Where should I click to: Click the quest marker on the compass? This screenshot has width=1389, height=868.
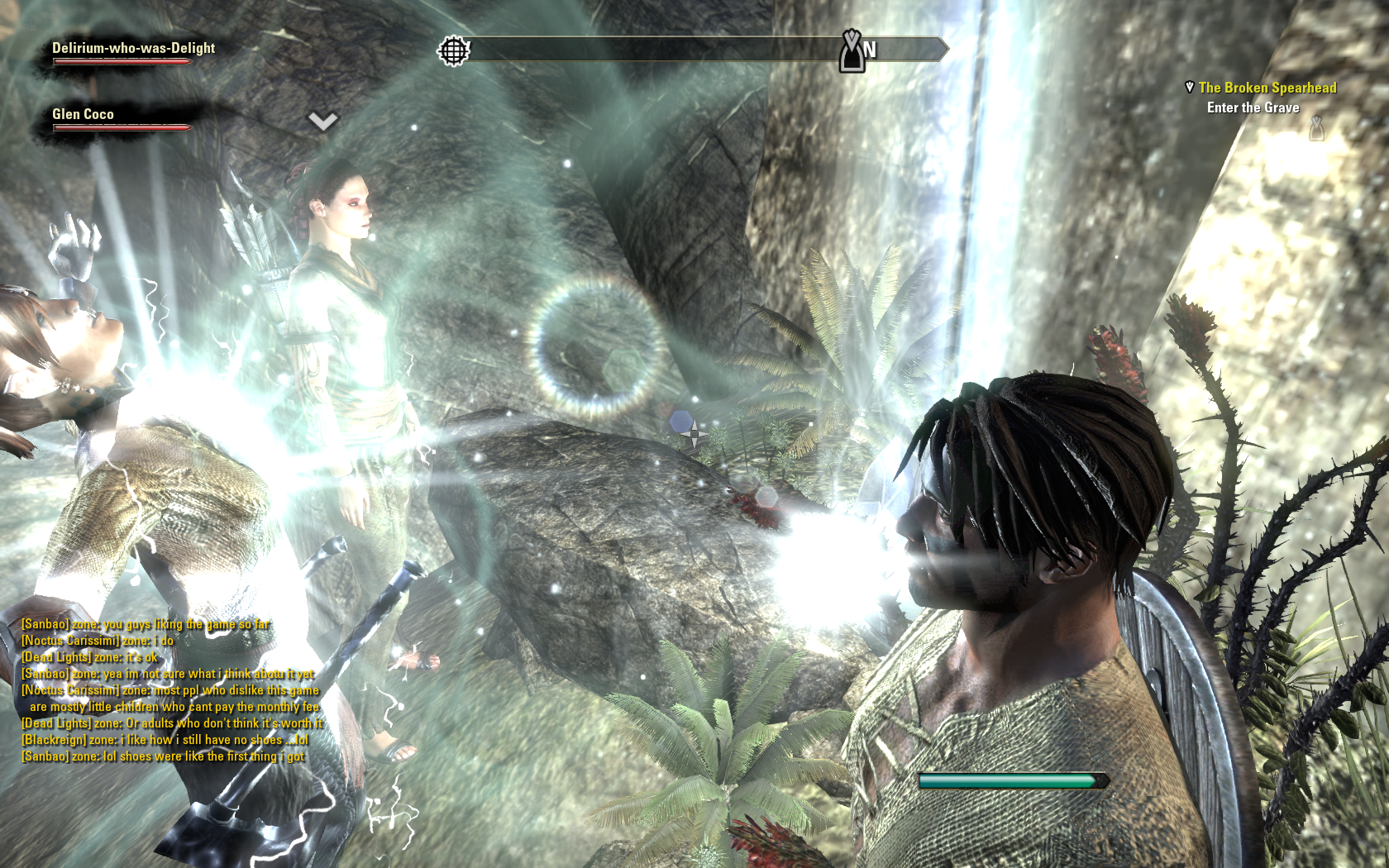852,51
